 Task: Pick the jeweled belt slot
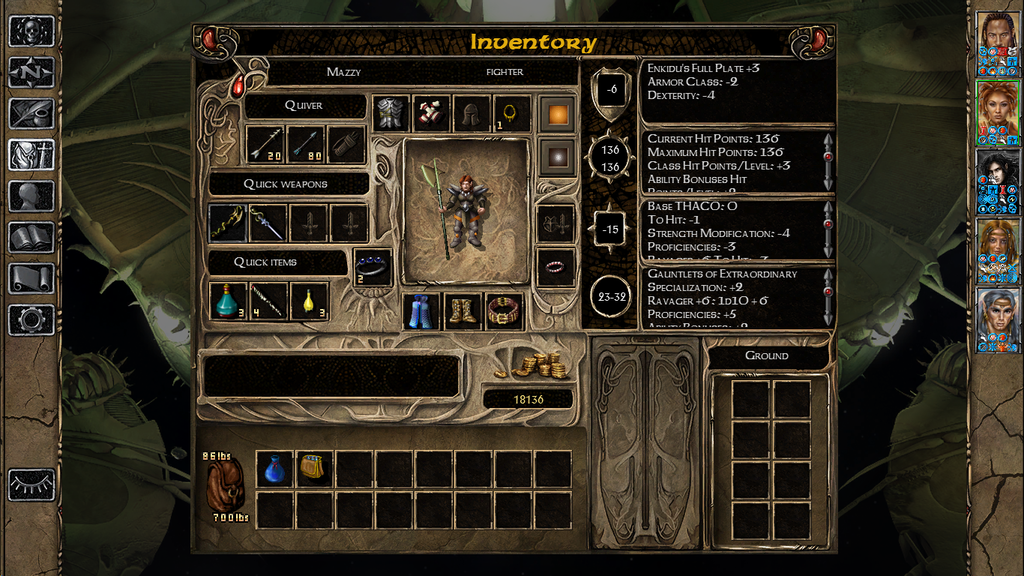[x=504, y=311]
